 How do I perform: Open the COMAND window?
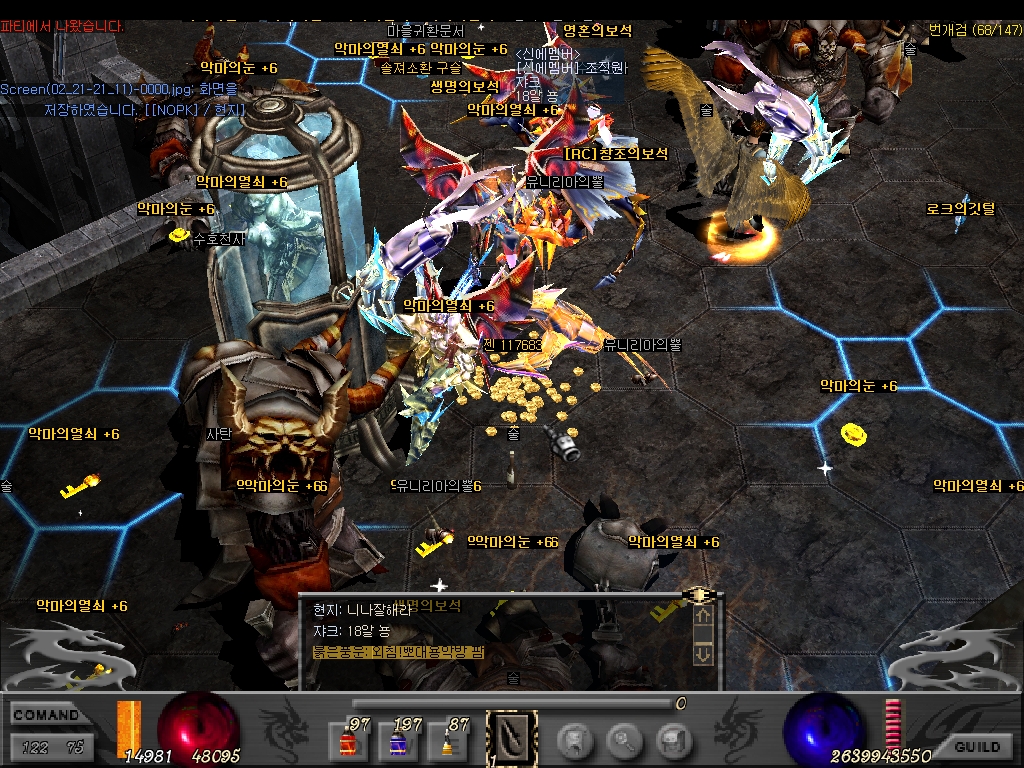[x=46, y=715]
